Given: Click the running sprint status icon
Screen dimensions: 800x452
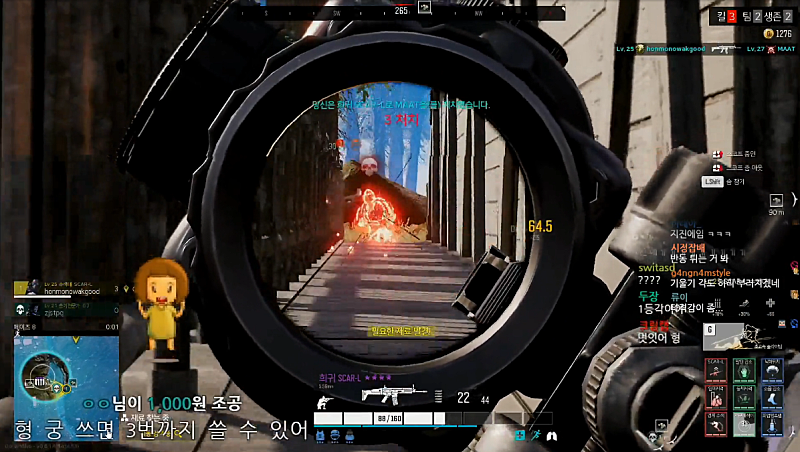Looking at the screenshot, I should pyautogui.click(x=536, y=436).
